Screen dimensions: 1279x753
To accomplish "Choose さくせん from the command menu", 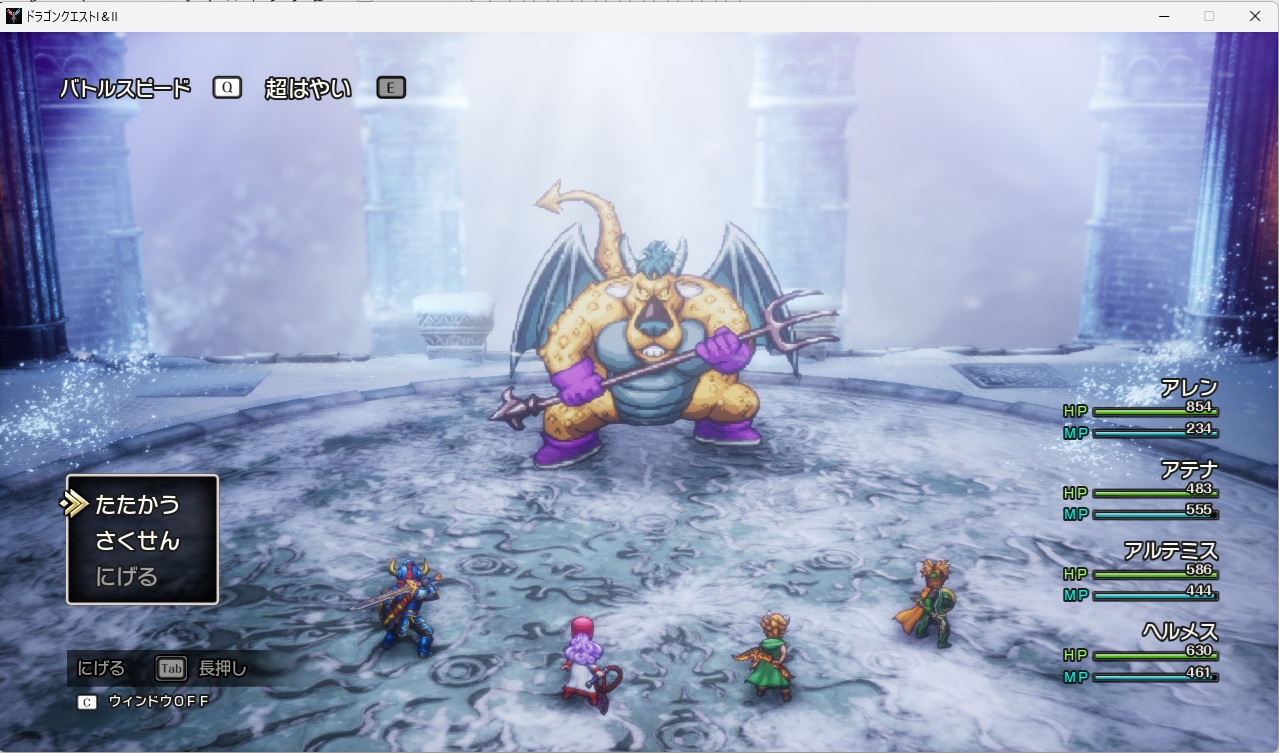I will [x=137, y=541].
